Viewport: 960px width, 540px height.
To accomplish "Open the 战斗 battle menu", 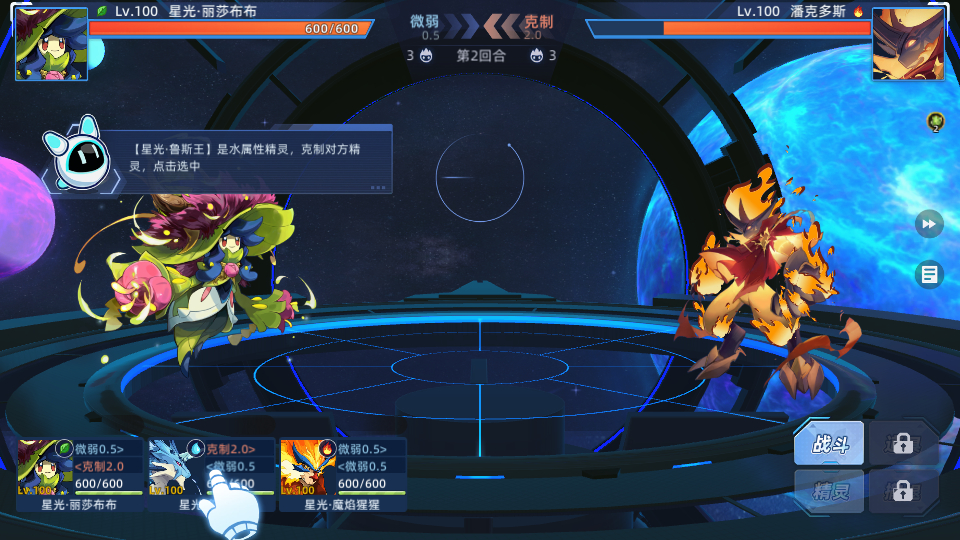I will 829,444.
